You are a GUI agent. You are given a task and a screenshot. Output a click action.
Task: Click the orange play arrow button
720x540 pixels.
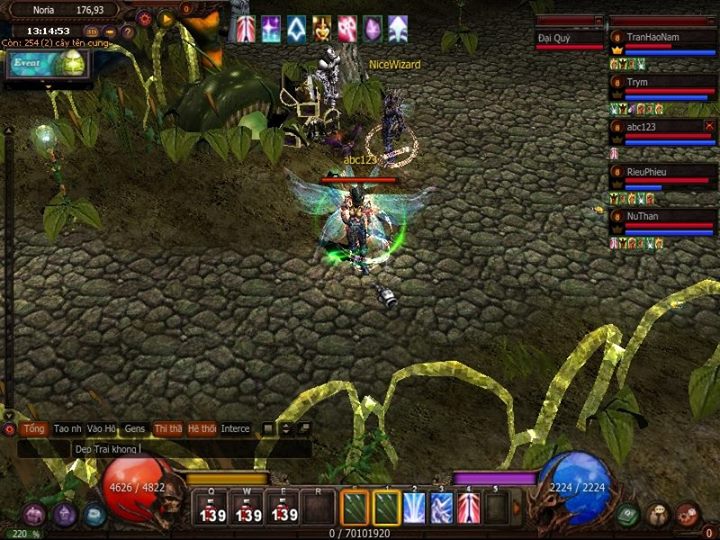(x=166, y=18)
